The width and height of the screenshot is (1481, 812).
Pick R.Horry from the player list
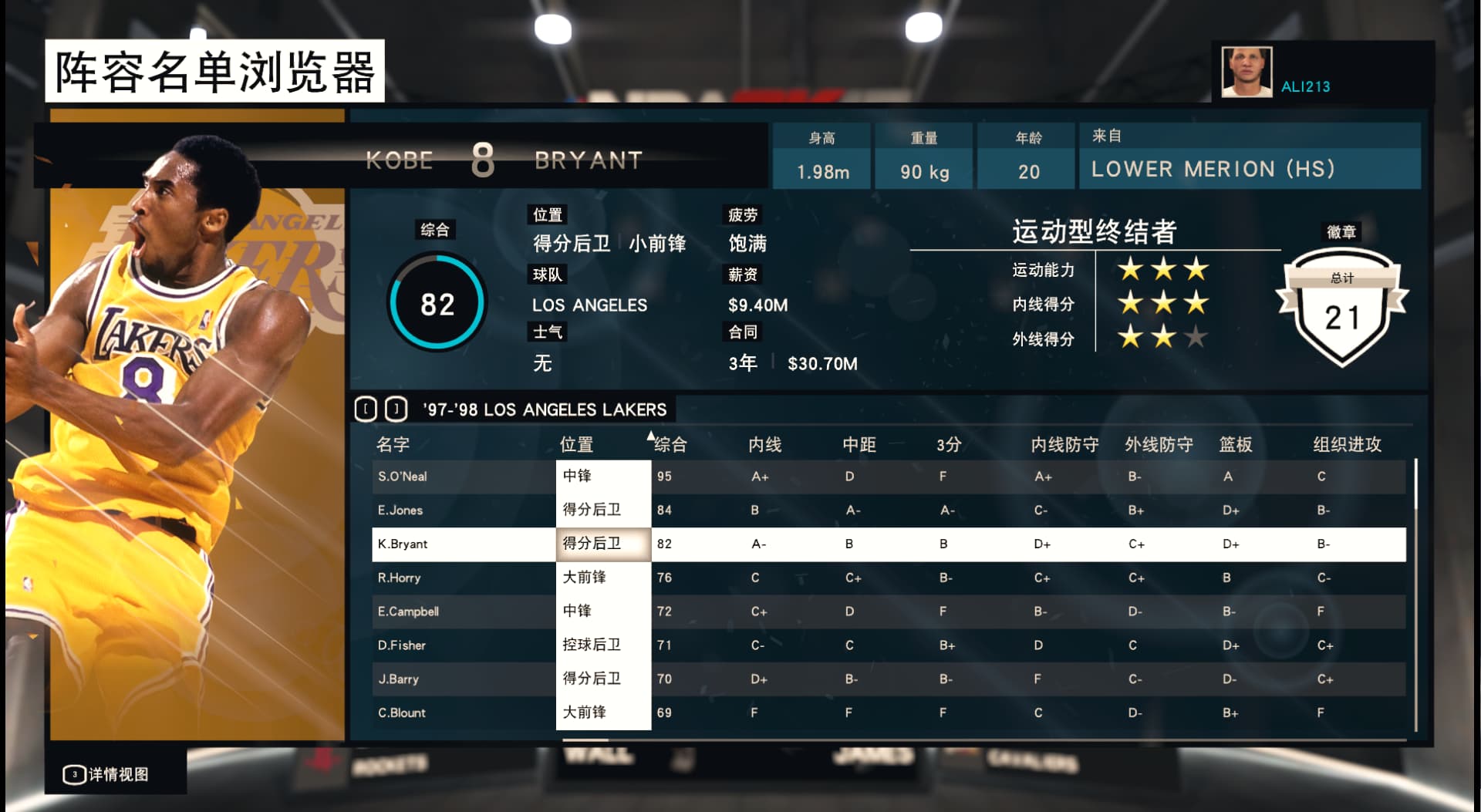[x=400, y=578]
